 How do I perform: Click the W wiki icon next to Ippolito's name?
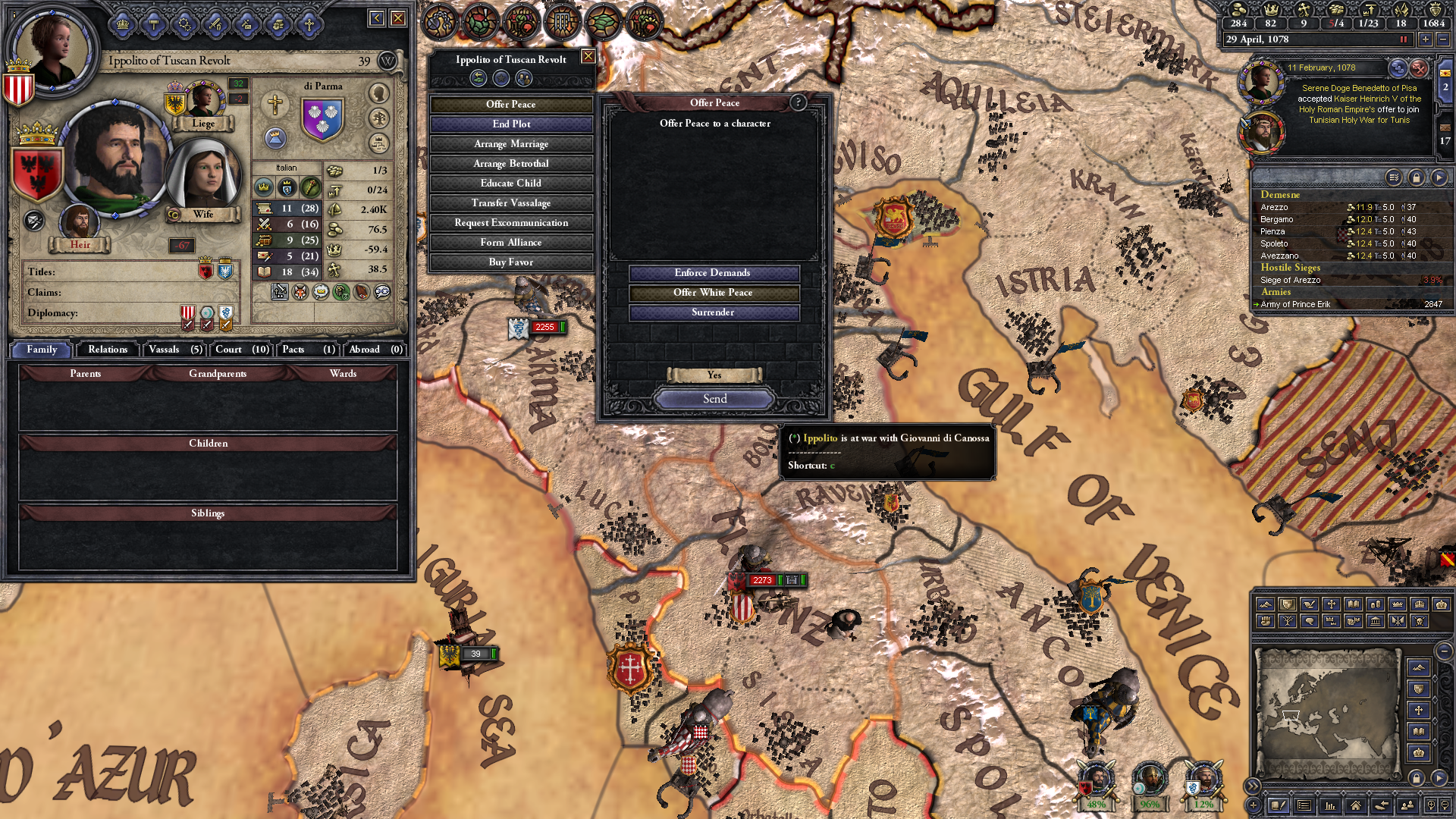point(388,59)
